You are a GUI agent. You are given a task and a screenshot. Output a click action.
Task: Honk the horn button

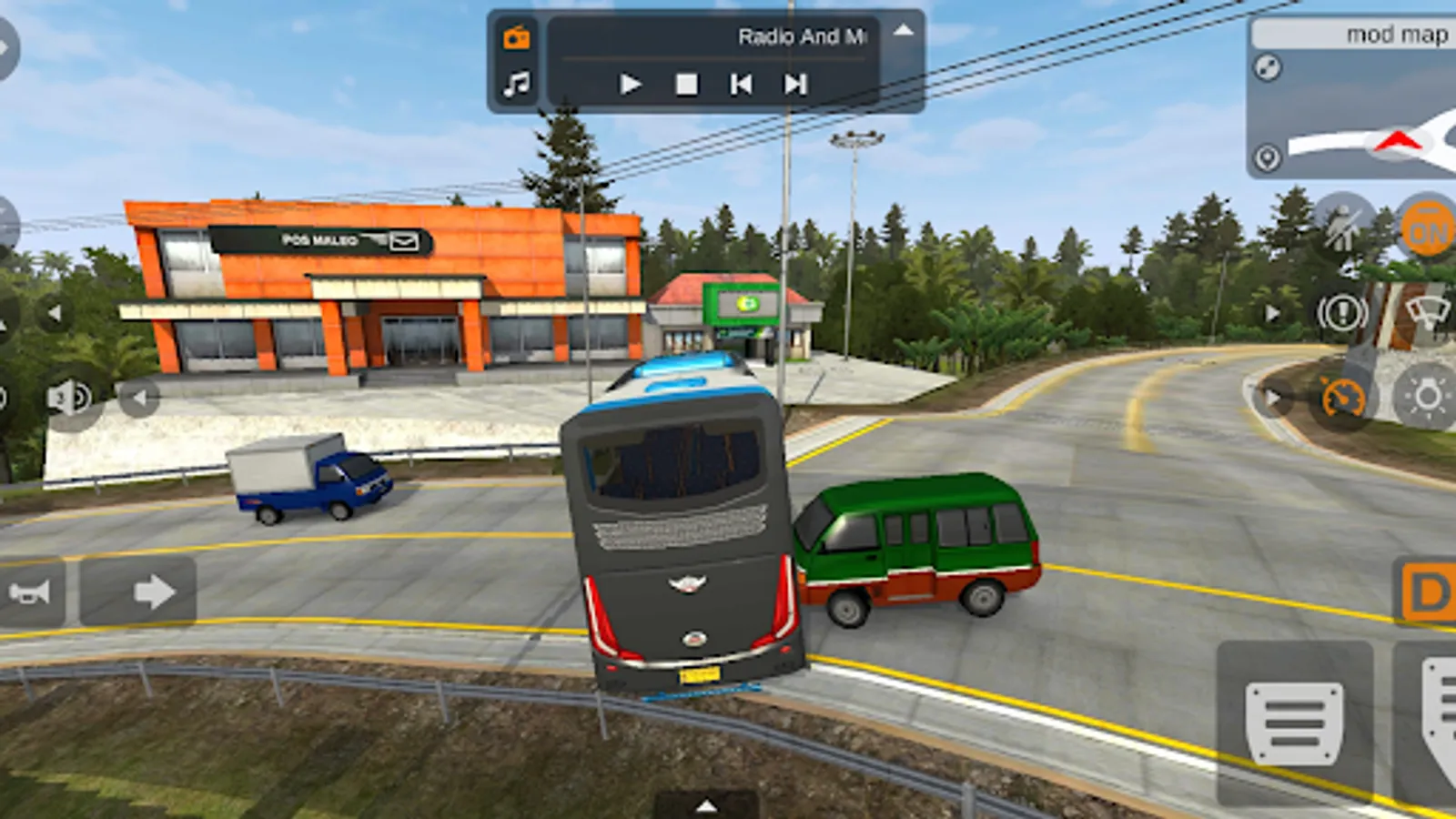pos(30,593)
